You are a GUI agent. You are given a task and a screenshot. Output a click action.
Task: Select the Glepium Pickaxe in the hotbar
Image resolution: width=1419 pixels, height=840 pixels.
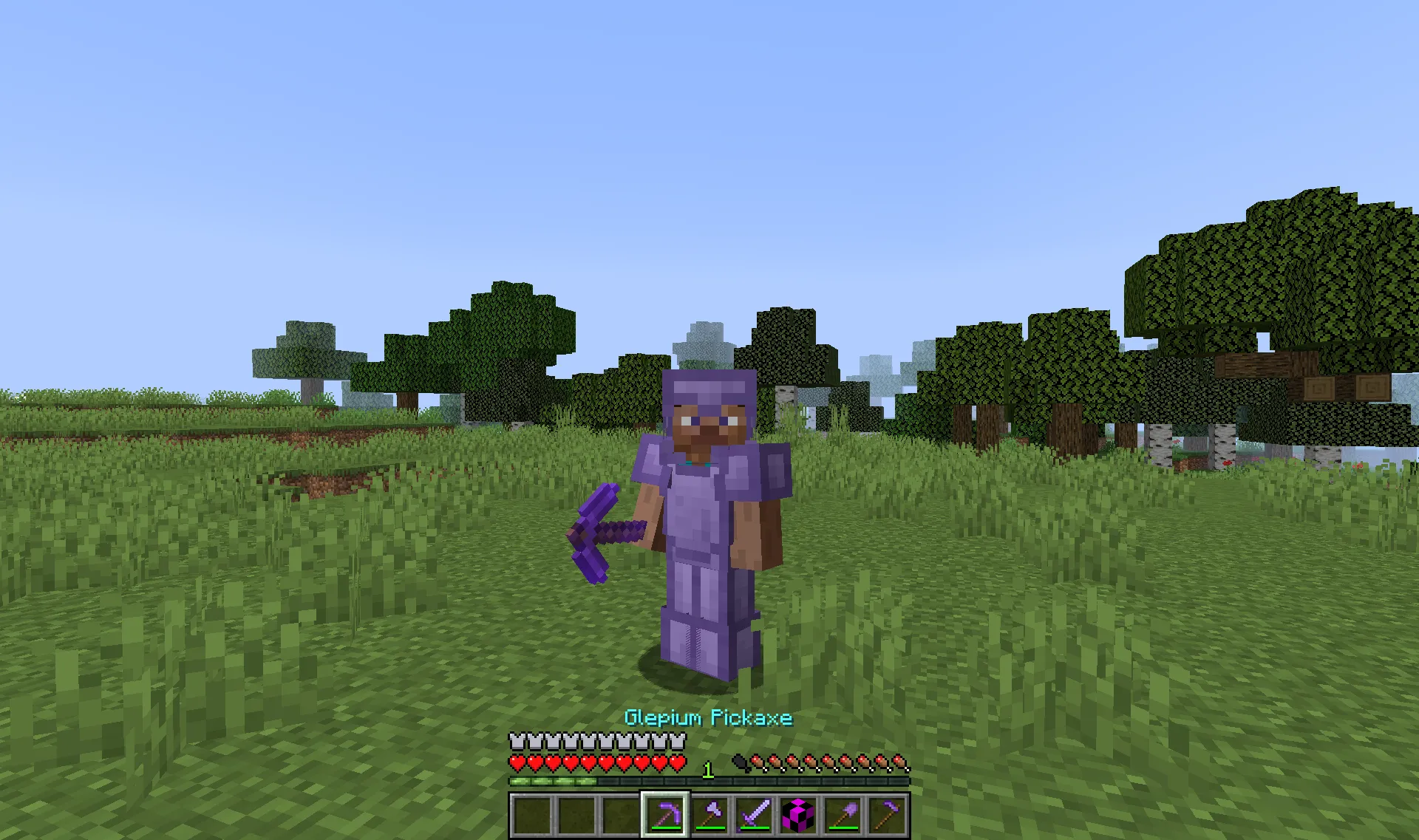coord(664,813)
